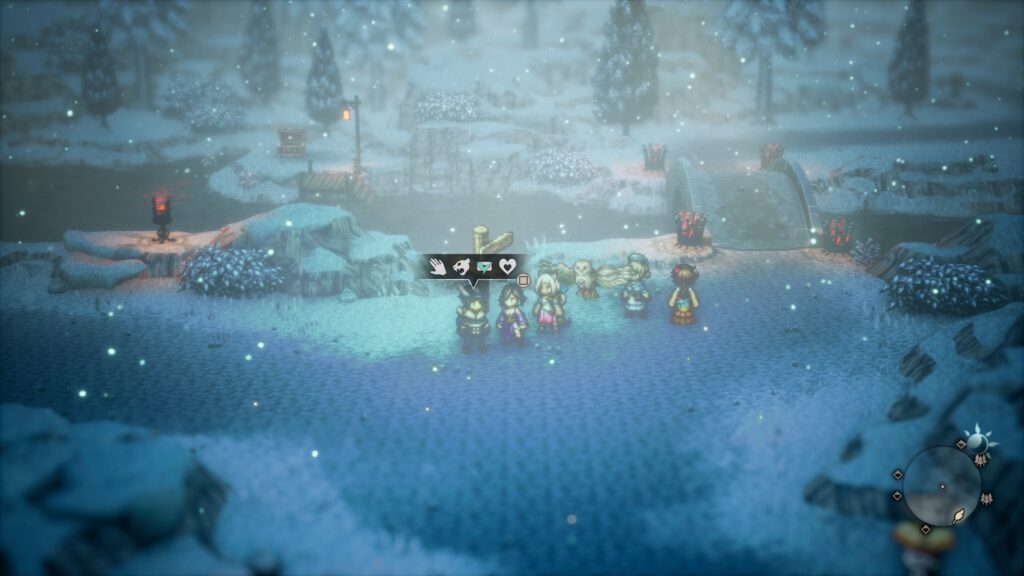Toggle the sun and moon day-night icon
This screenshot has height=576, width=1024.
point(976,441)
